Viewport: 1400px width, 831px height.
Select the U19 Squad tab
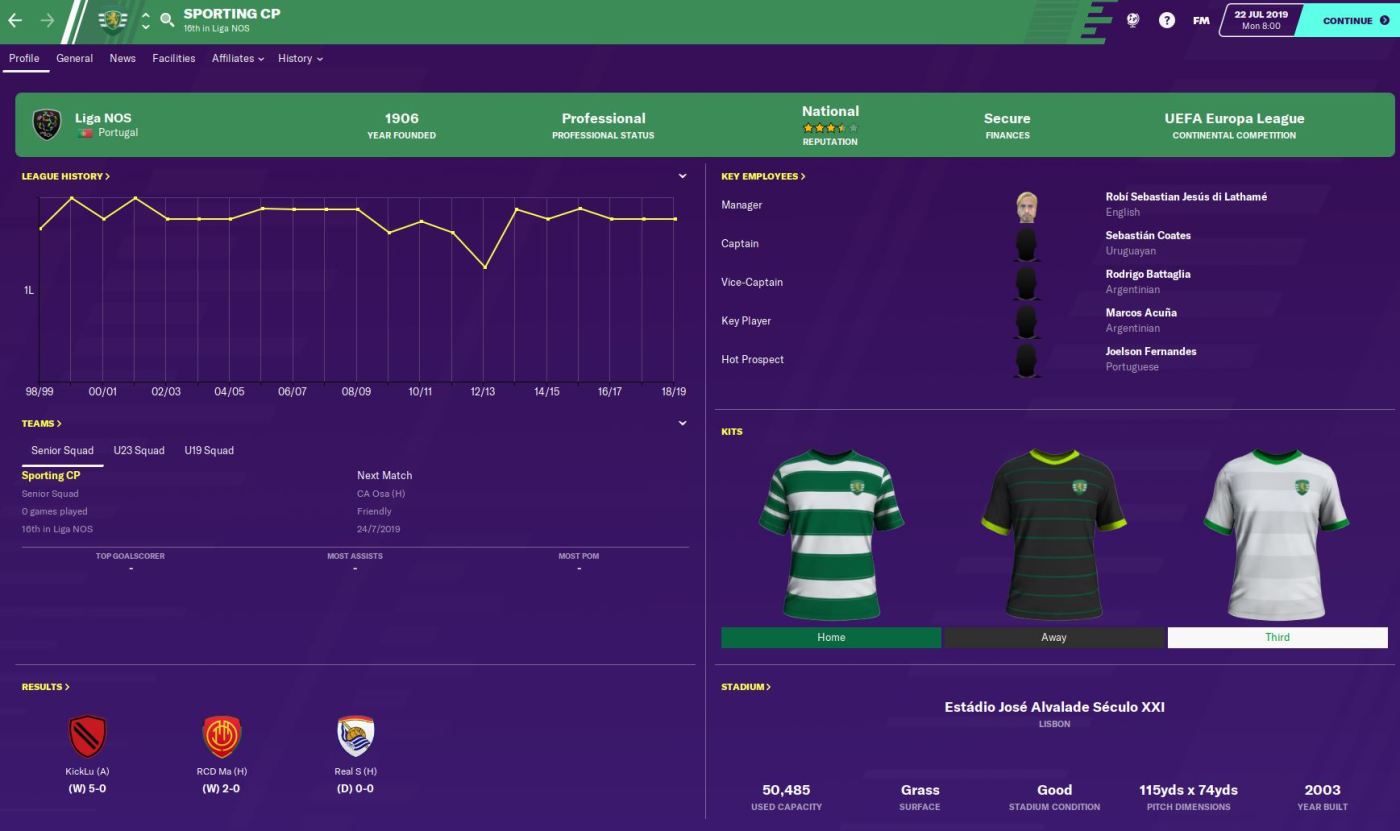pyautogui.click(x=209, y=450)
